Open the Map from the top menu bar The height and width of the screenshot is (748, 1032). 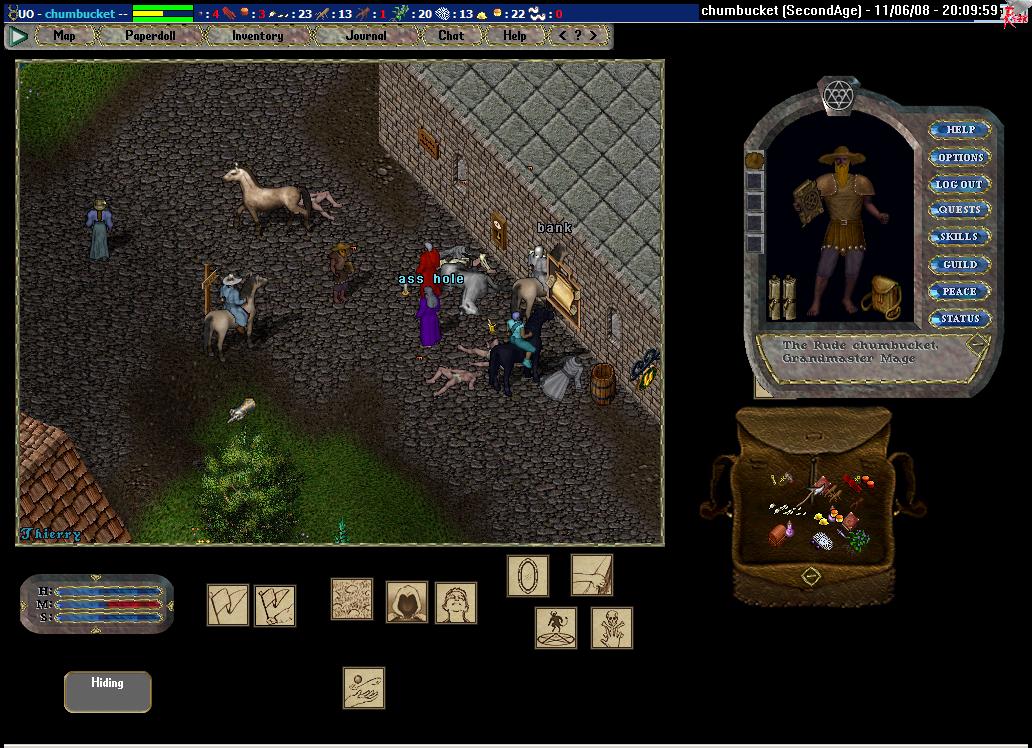[x=64, y=36]
